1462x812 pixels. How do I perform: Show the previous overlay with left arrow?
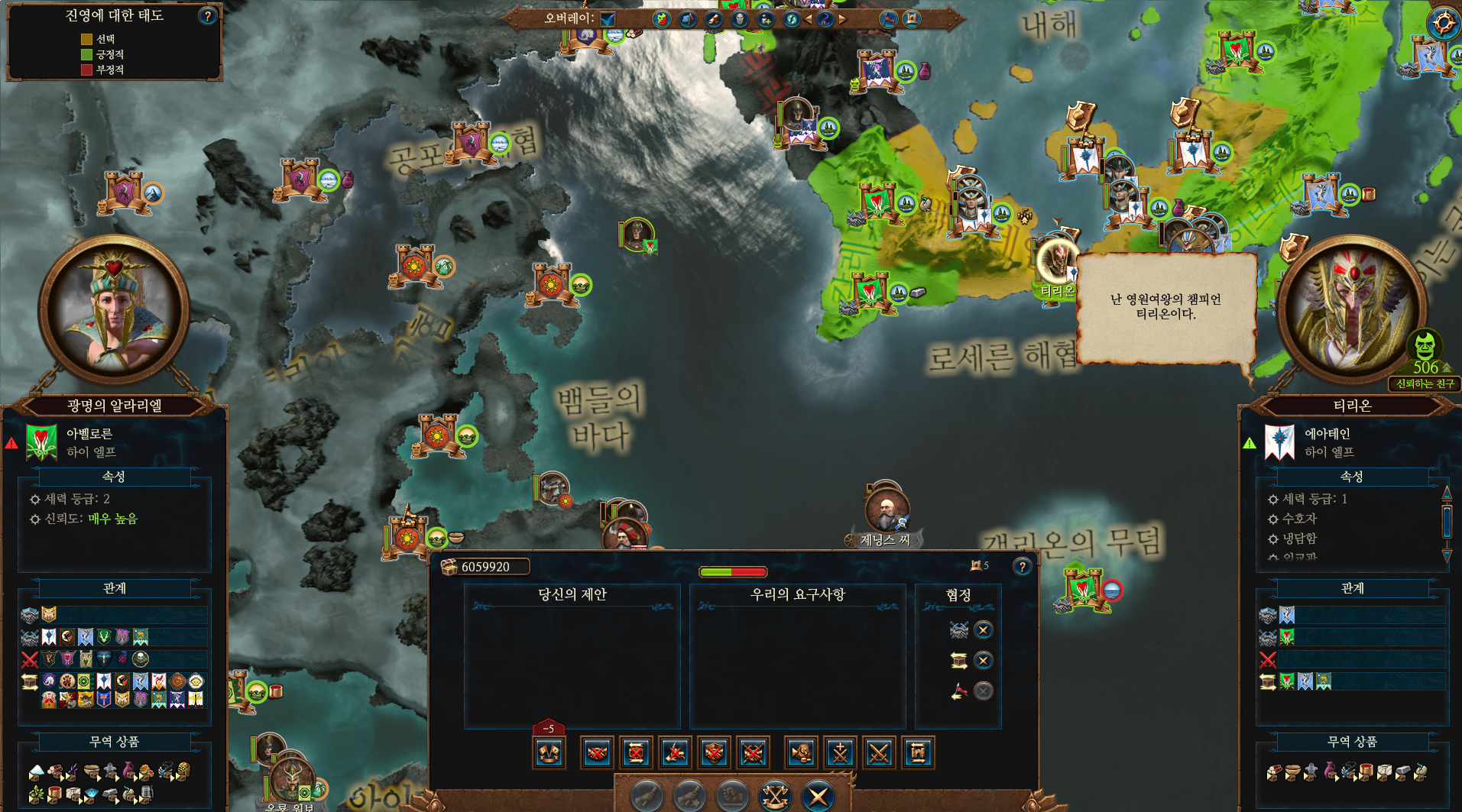point(809,19)
